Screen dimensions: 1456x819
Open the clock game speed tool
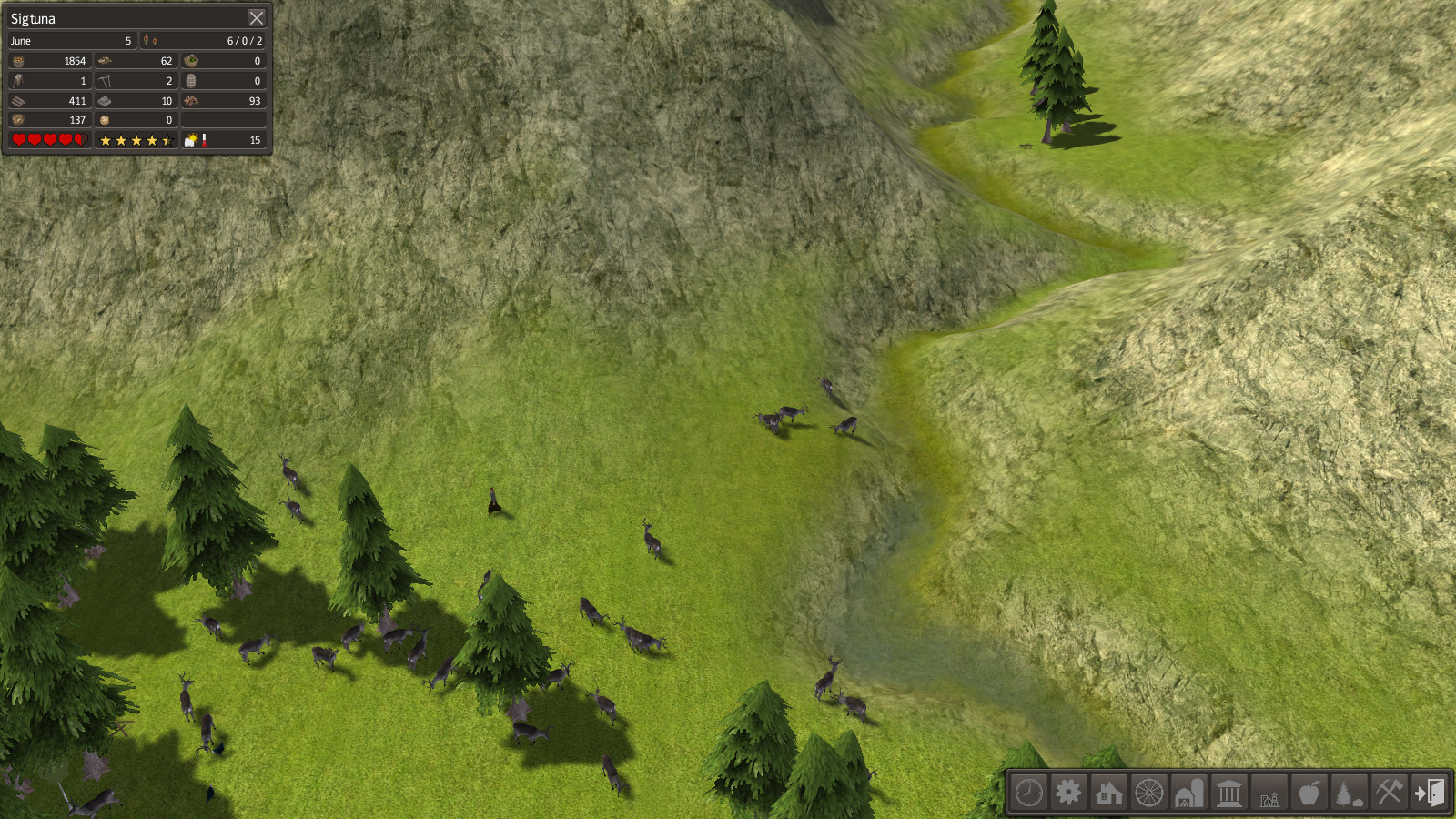(1029, 793)
